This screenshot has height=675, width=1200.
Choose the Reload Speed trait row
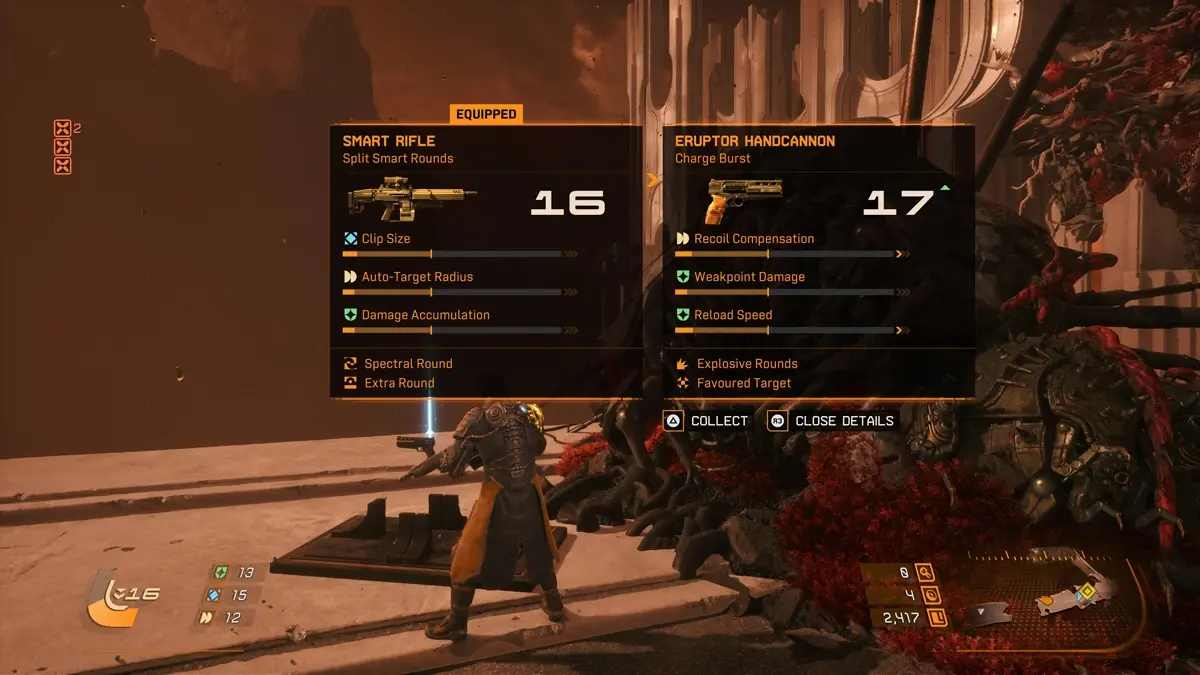tap(733, 315)
